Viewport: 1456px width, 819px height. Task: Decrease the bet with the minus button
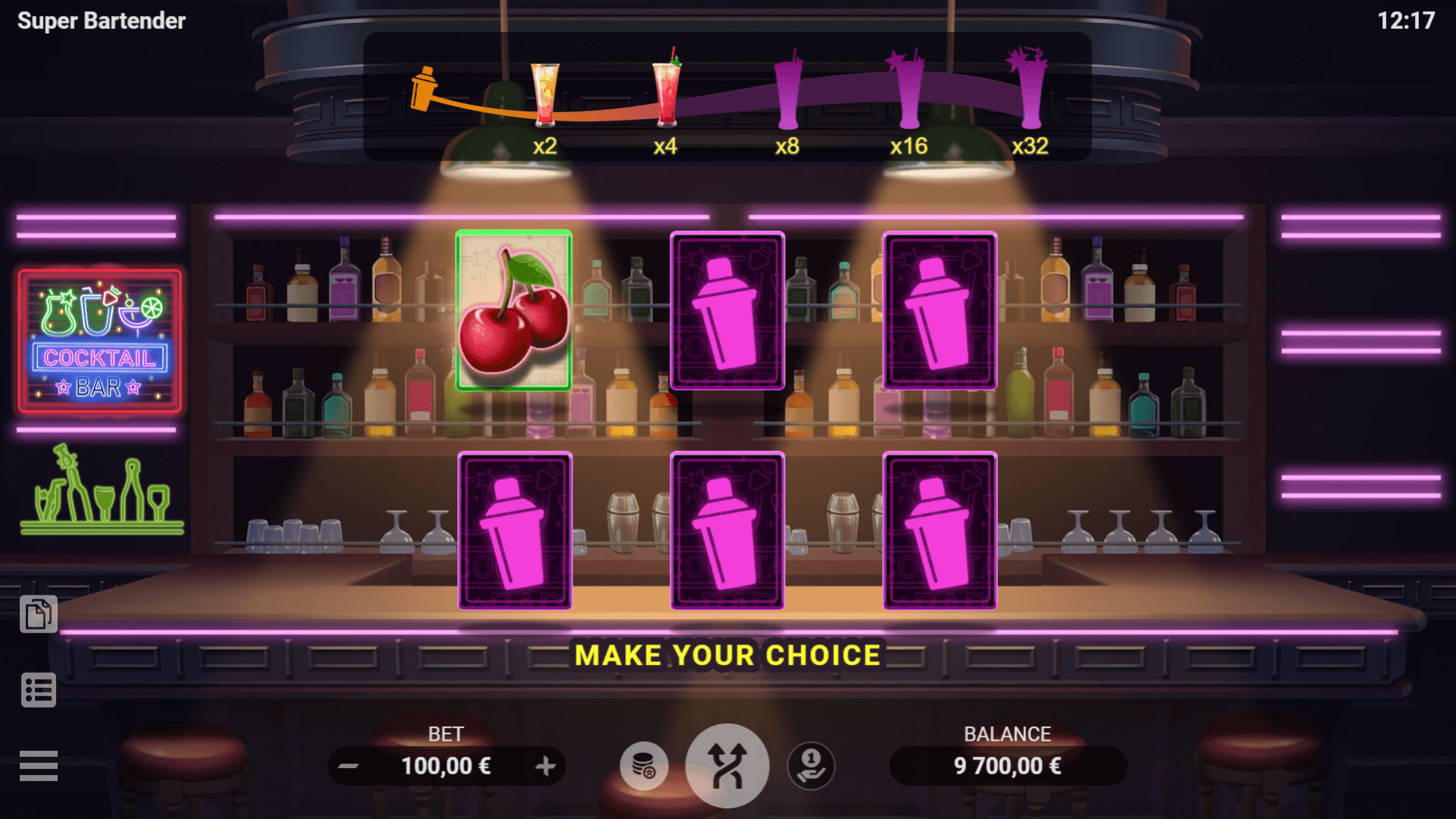[349, 766]
